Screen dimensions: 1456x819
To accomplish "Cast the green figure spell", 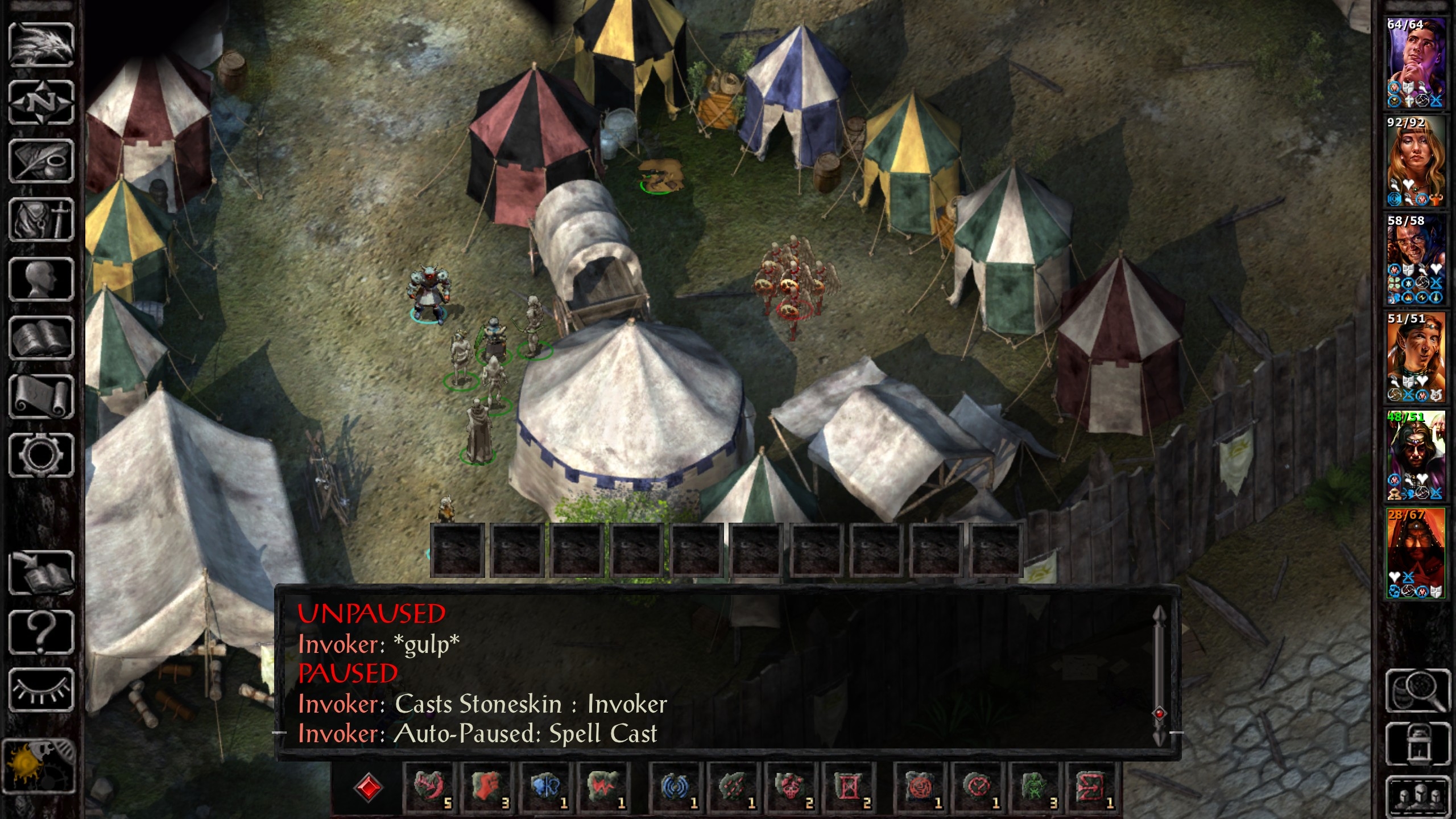I will tap(1035, 788).
